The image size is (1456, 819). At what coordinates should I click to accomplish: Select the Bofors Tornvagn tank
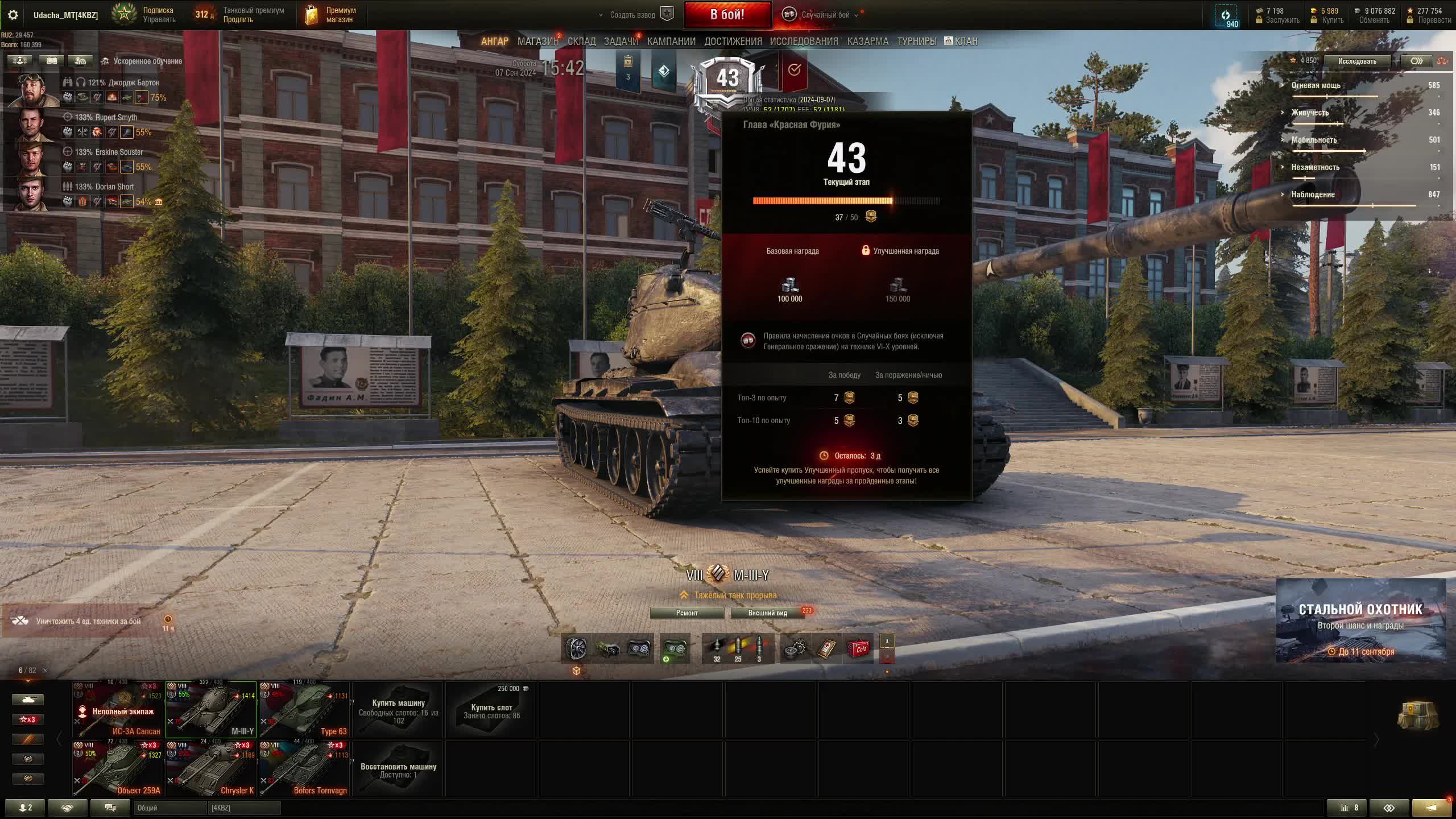click(304, 768)
